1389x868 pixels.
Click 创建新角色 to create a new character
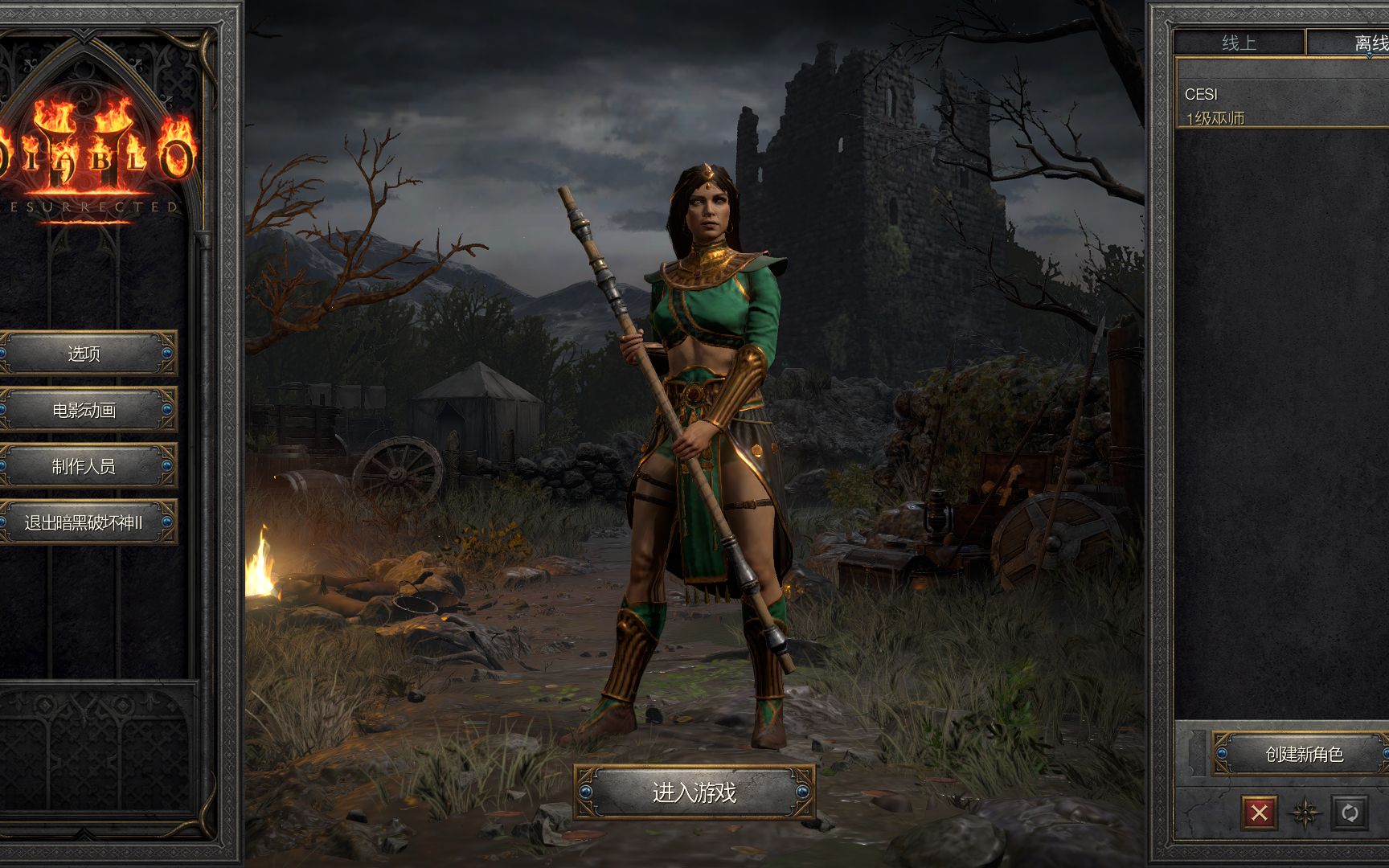coord(1303,754)
